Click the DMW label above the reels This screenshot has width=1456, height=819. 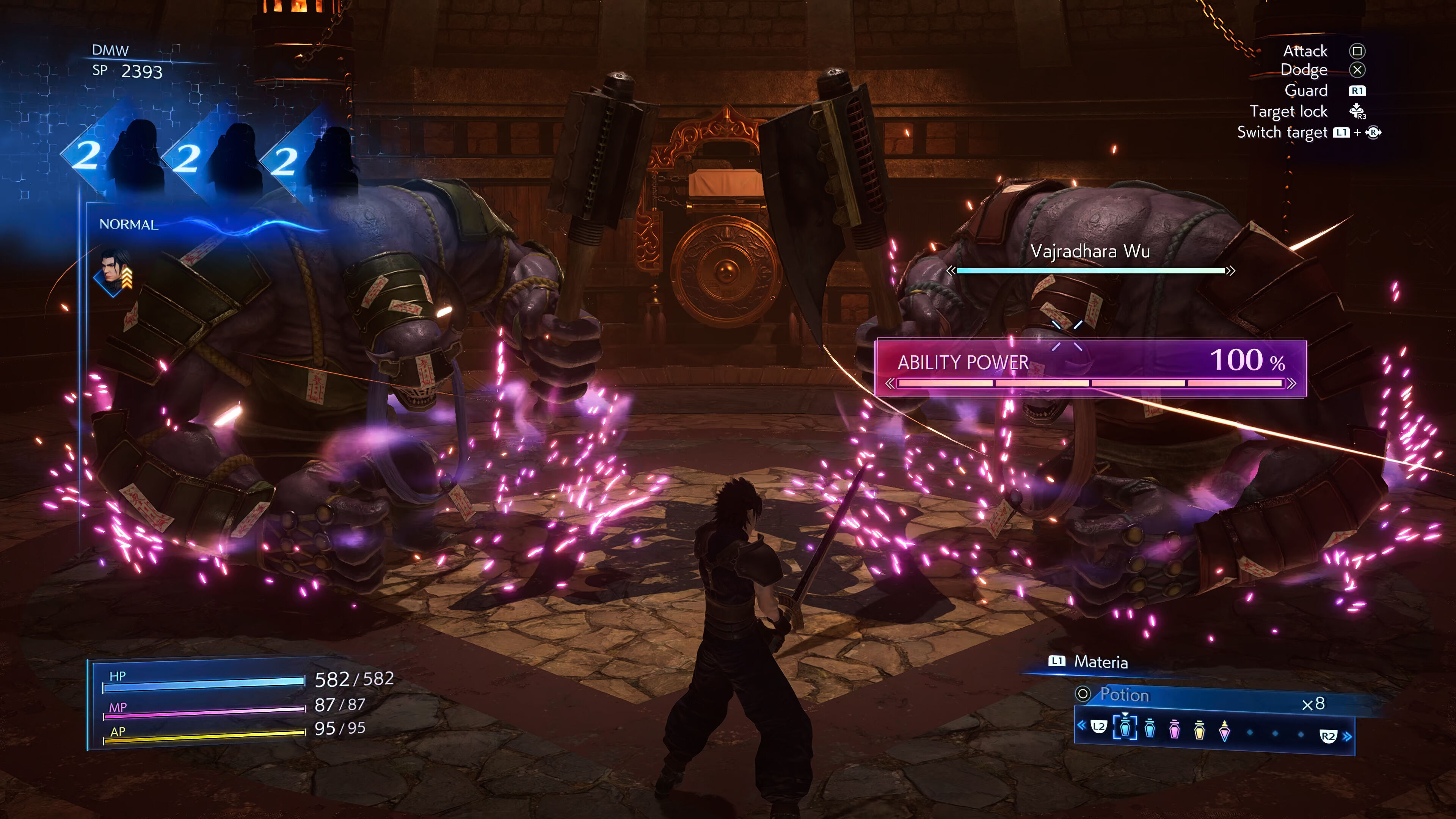[x=110, y=50]
